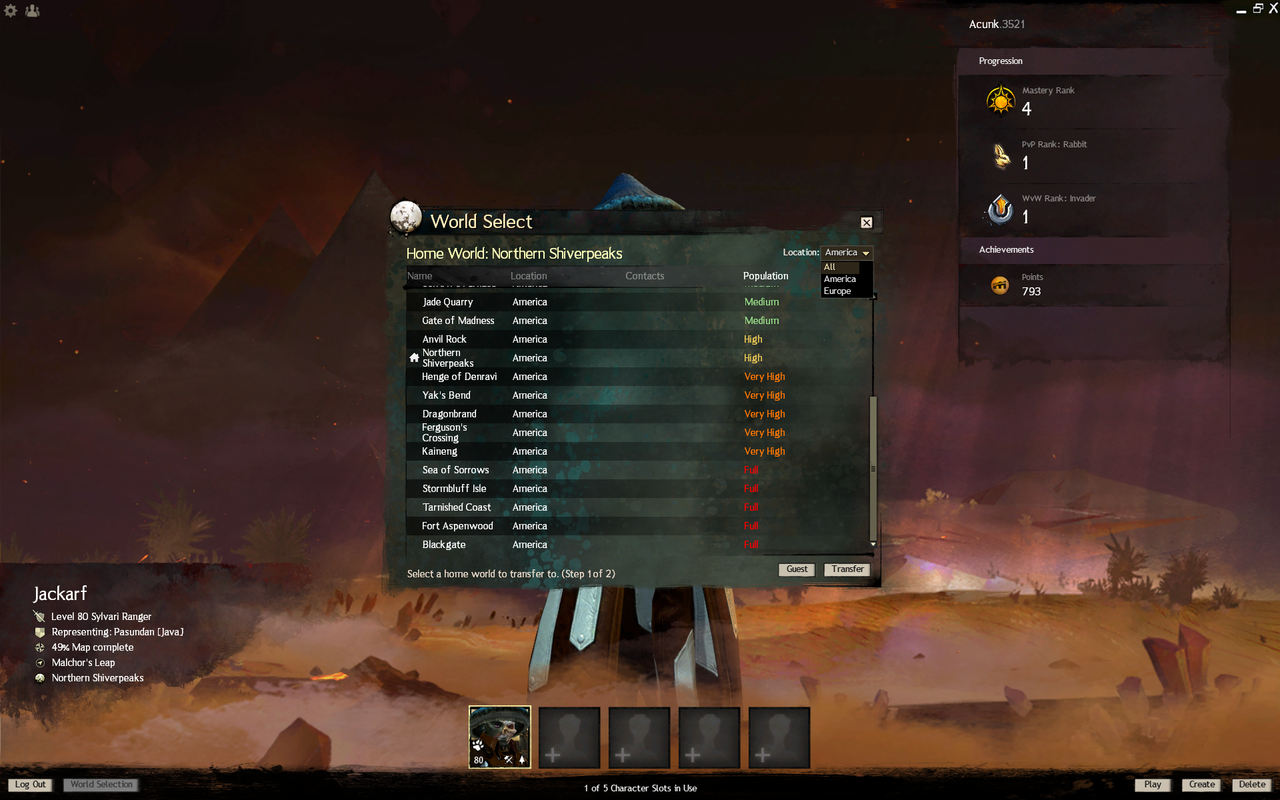Sort worlds by Population column
Viewport: 1280px width, 800px height.
point(765,276)
